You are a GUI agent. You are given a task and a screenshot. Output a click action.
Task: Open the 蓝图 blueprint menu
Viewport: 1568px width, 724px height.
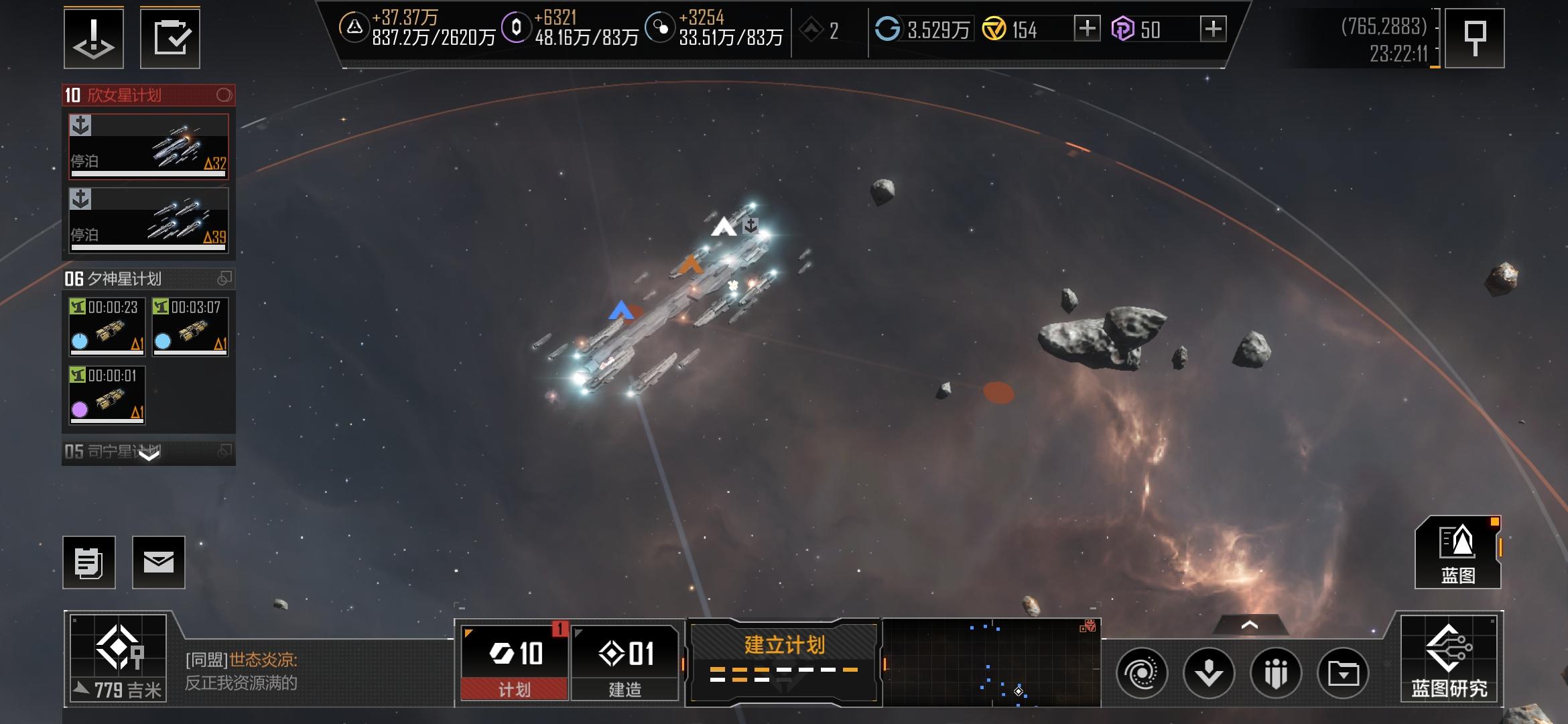1457,552
